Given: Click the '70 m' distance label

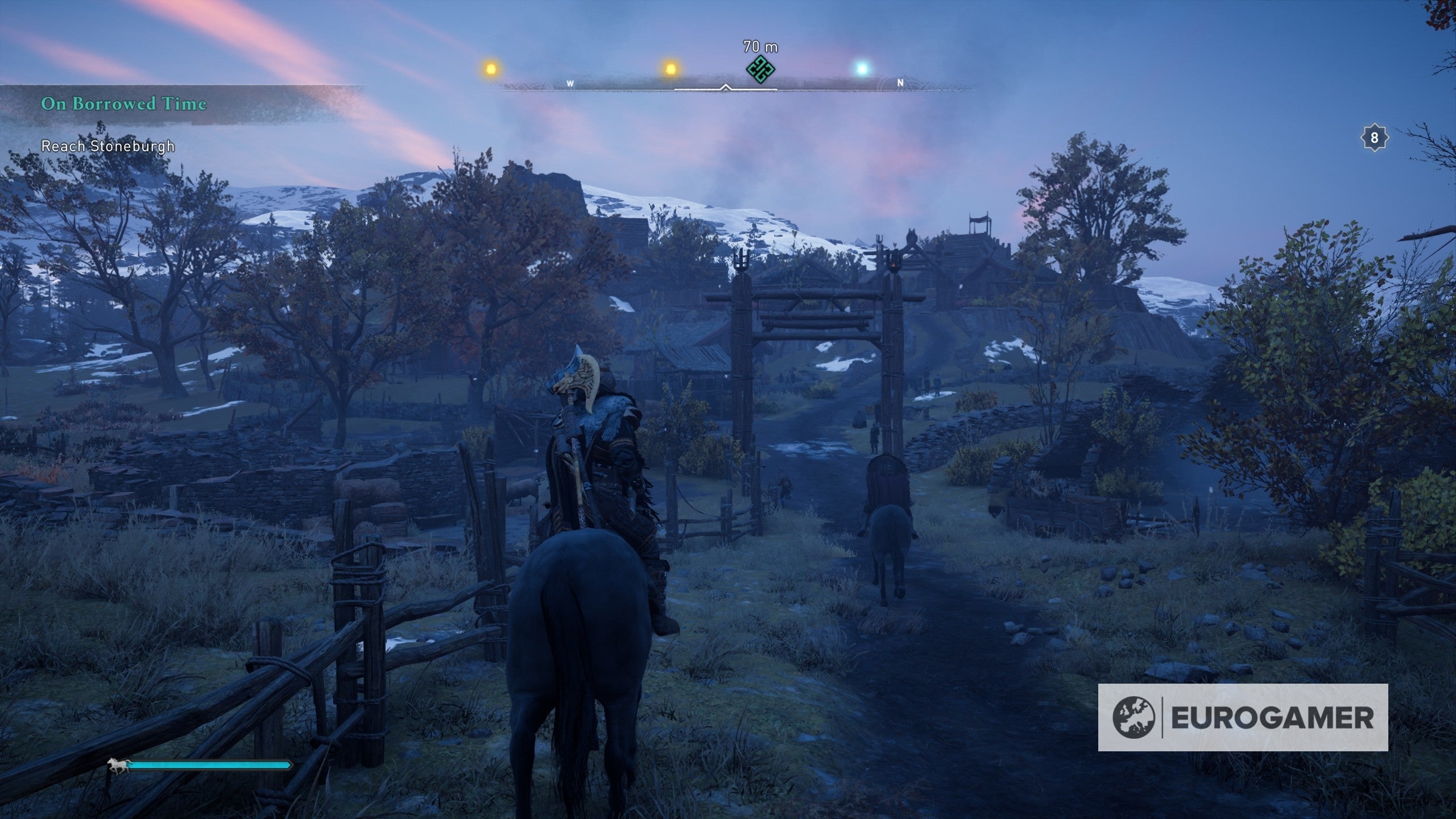Looking at the screenshot, I should click(x=760, y=45).
